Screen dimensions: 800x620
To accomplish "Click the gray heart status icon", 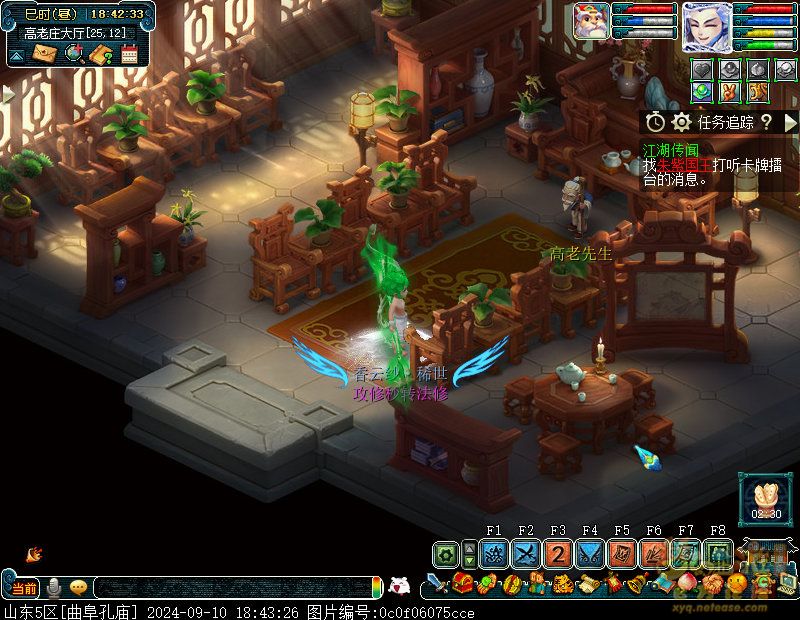I will [704, 70].
